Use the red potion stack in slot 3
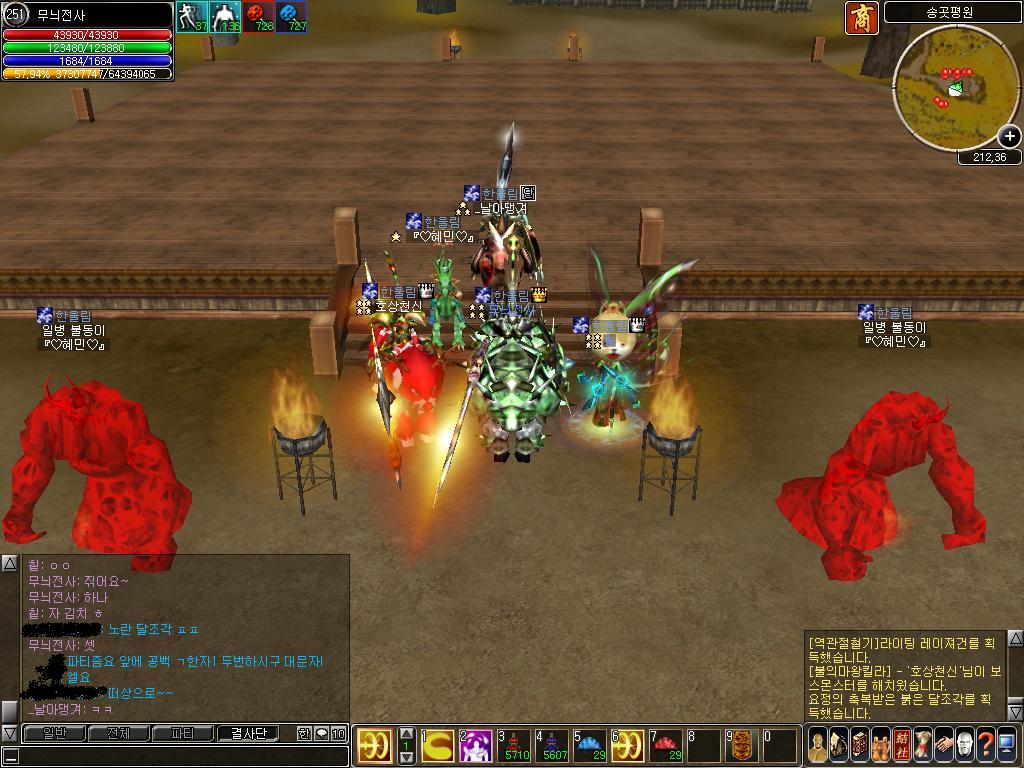This screenshot has height=768, width=1024. (514, 745)
